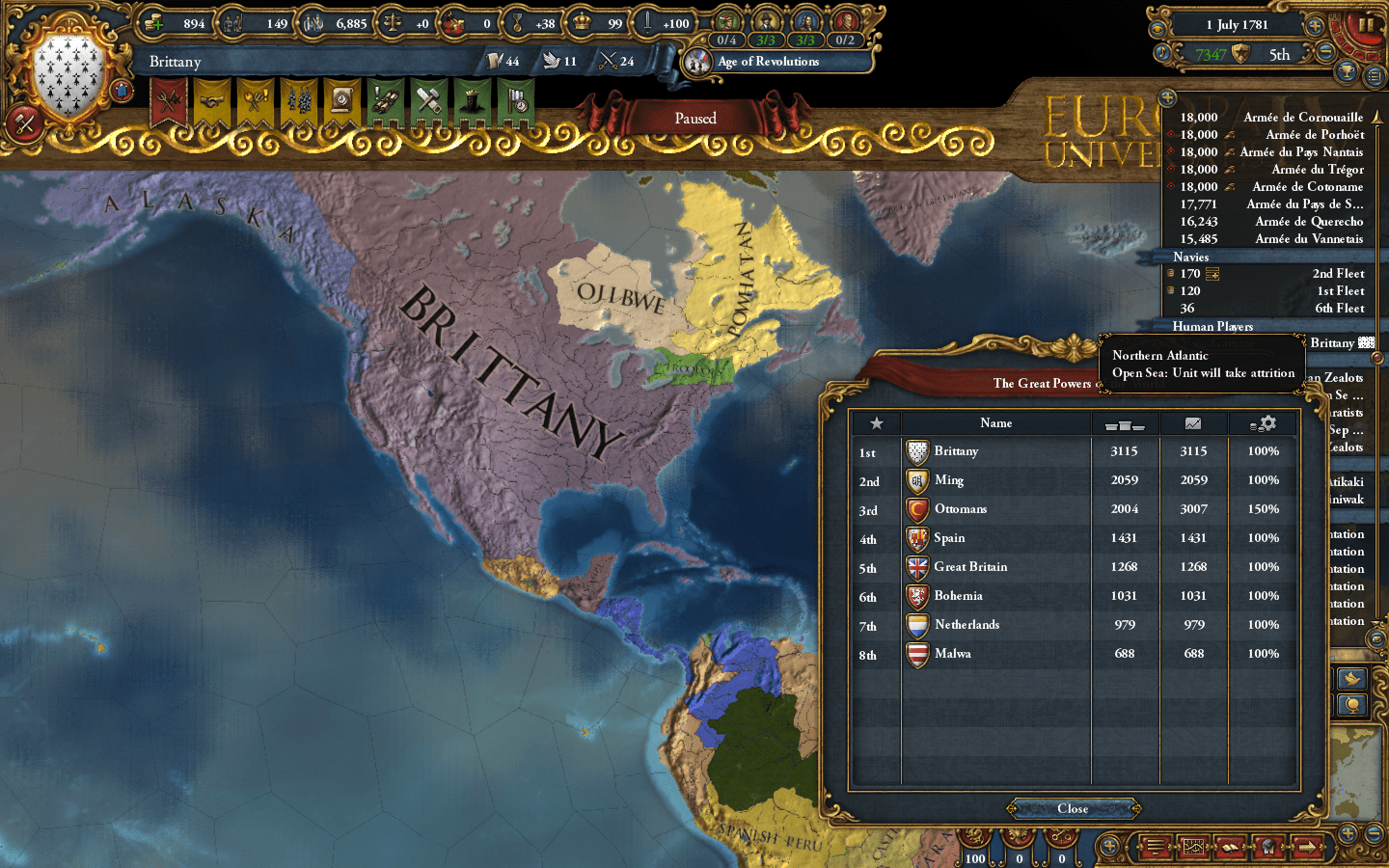1389x868 pixels.
Task: Select the globe map icon above the minimap
Action: tap(1352, 704)
